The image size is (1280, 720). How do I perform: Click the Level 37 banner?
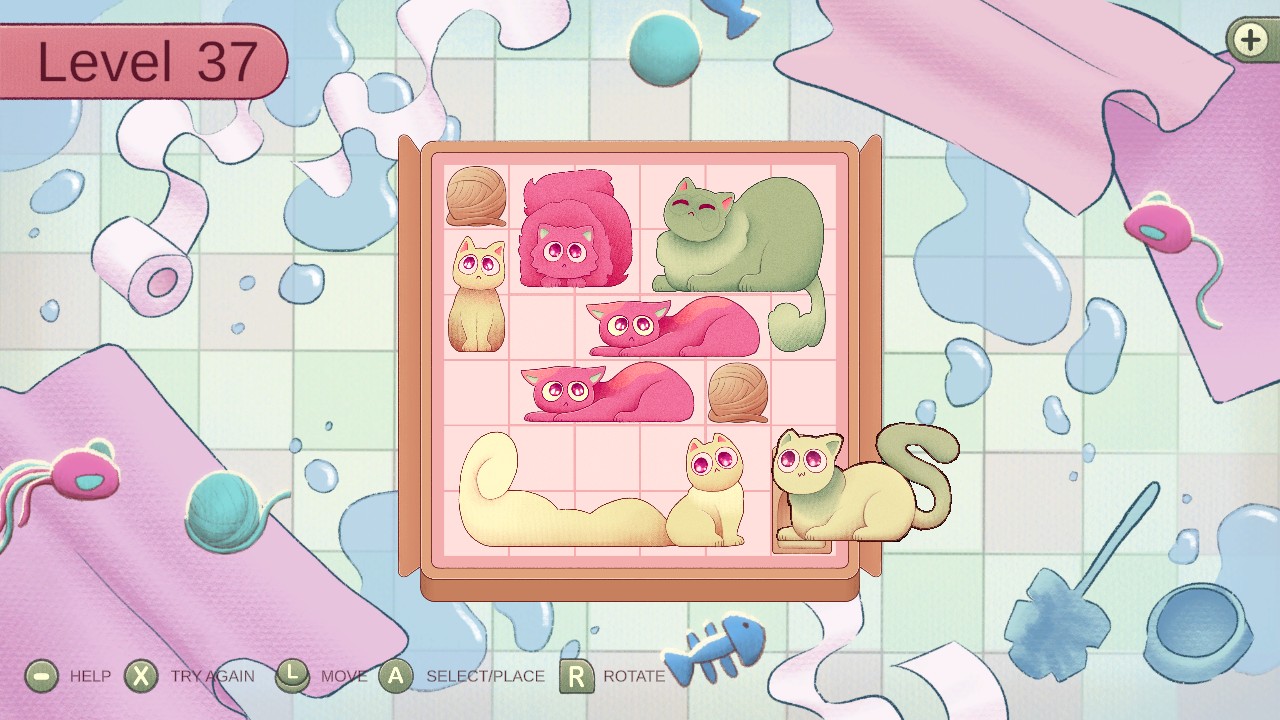point(140,60)
